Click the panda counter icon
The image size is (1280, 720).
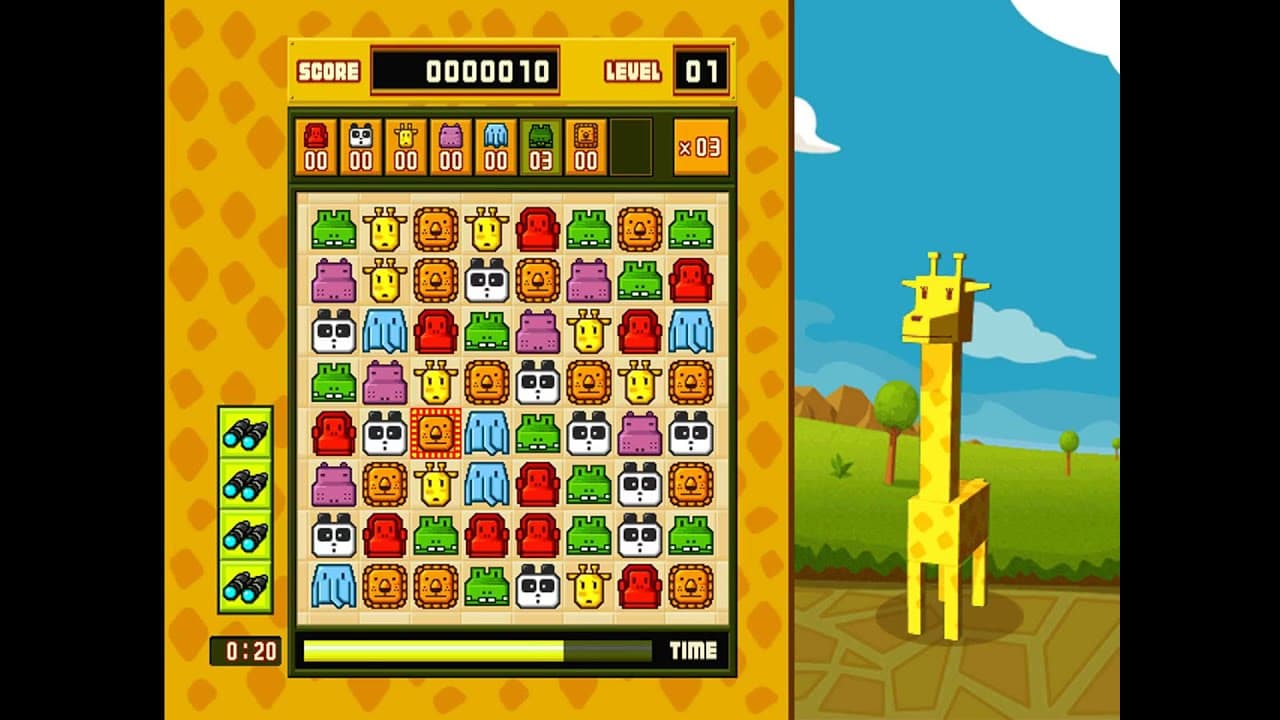coord(360,145)
